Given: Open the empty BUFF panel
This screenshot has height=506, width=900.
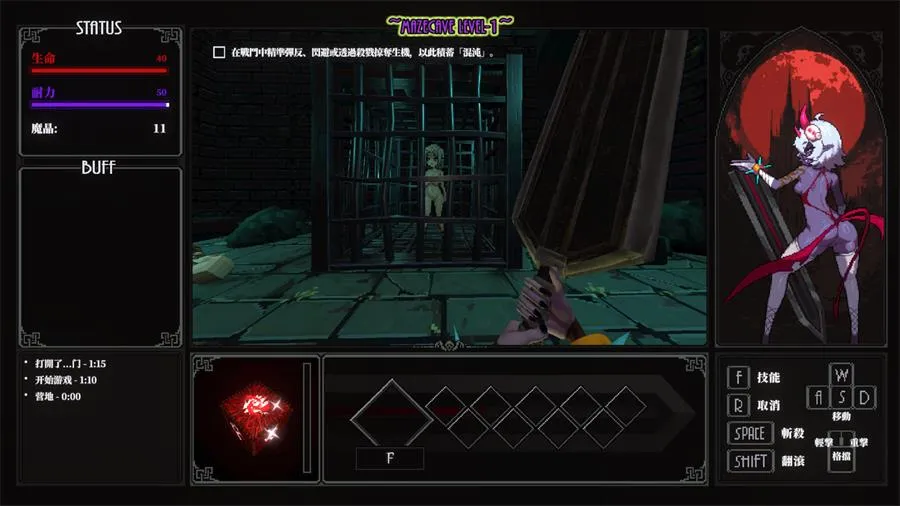Looking at the screenshot, I should [100, 255].
